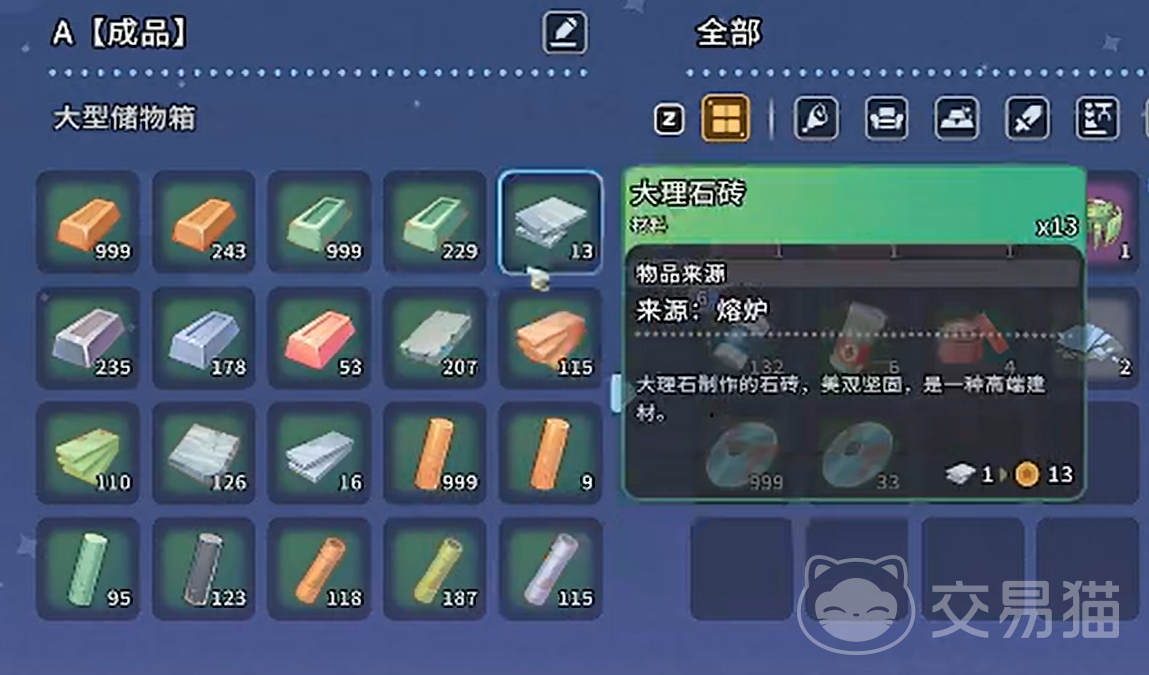This screenshot has width=1149, height=675.
Task: Pick the grey stone slab stack of 207
Action: tap(435, 338)
